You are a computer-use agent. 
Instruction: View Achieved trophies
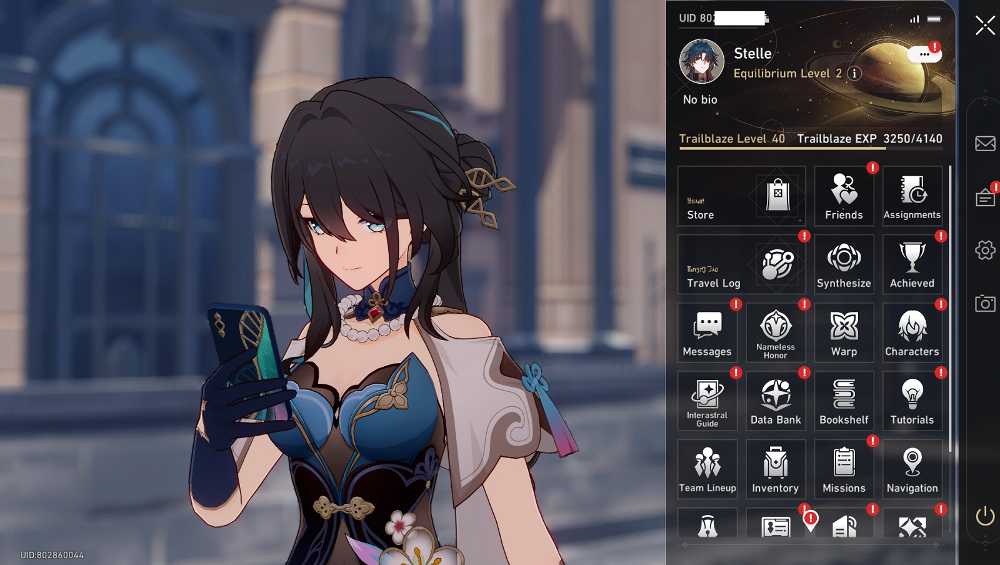[x=912, y=264]
